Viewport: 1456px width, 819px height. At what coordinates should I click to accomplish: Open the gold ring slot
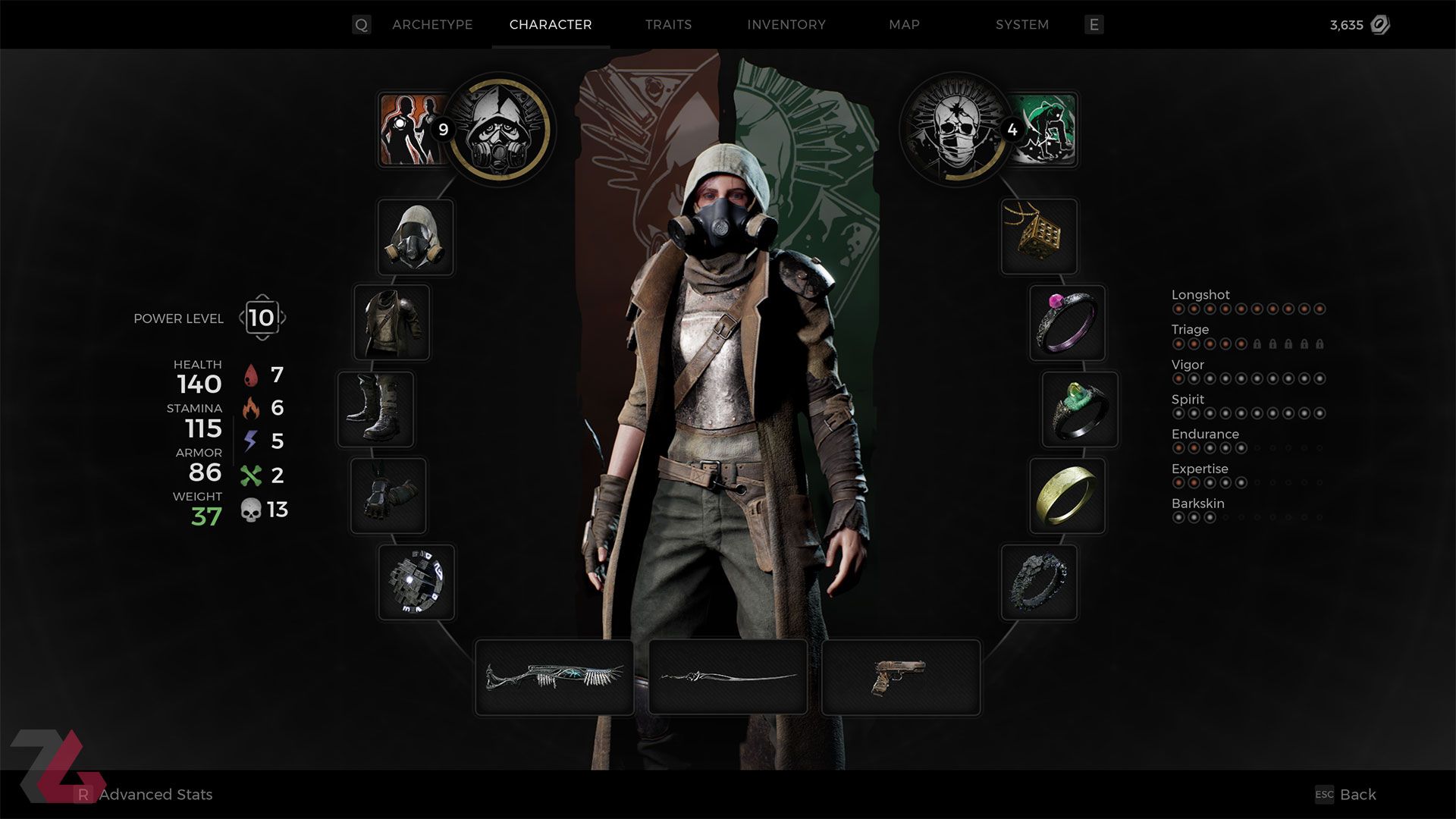[x=1067, y=497]
